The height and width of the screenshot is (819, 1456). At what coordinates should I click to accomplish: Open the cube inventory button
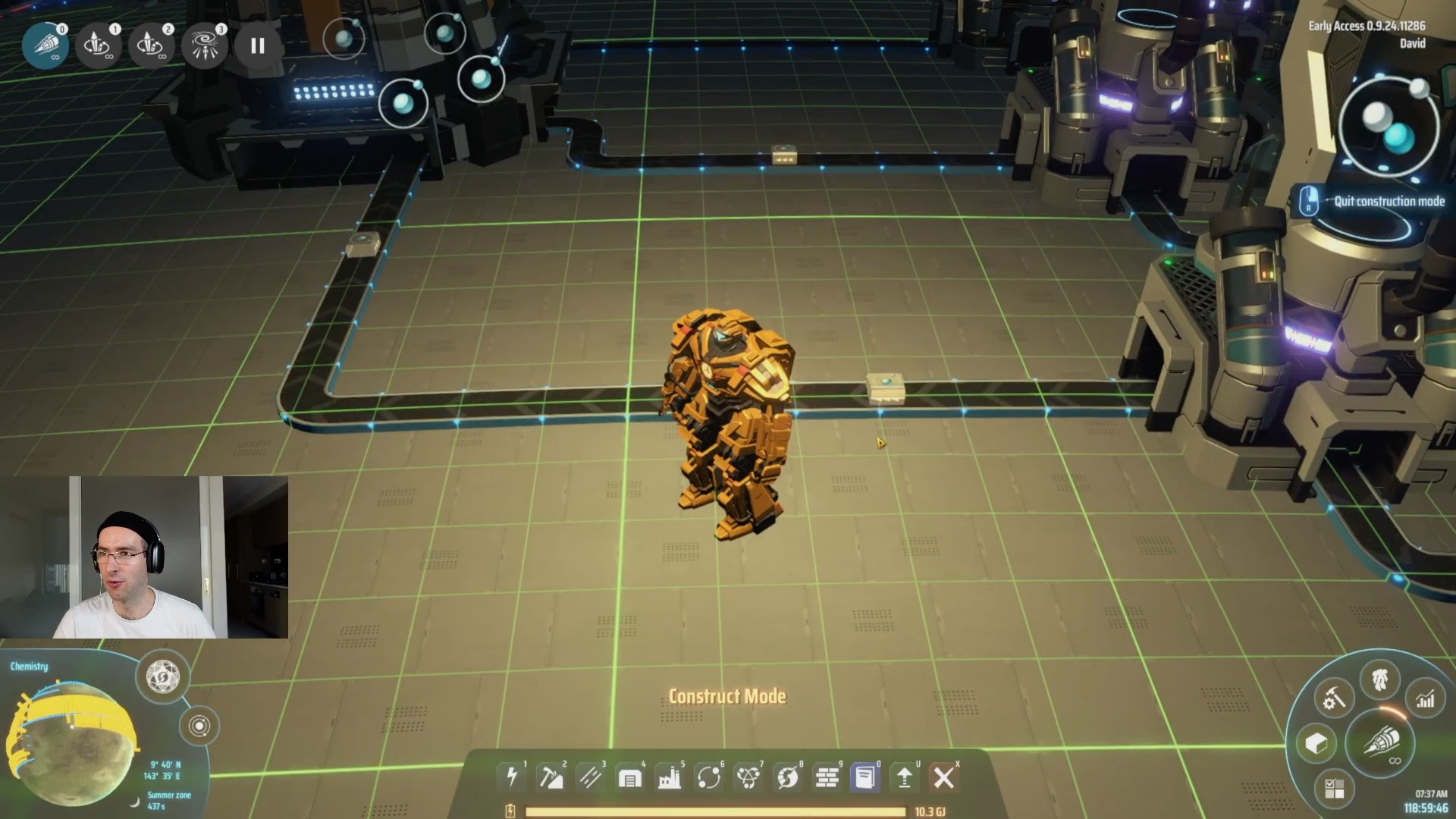coord(1316,743)
